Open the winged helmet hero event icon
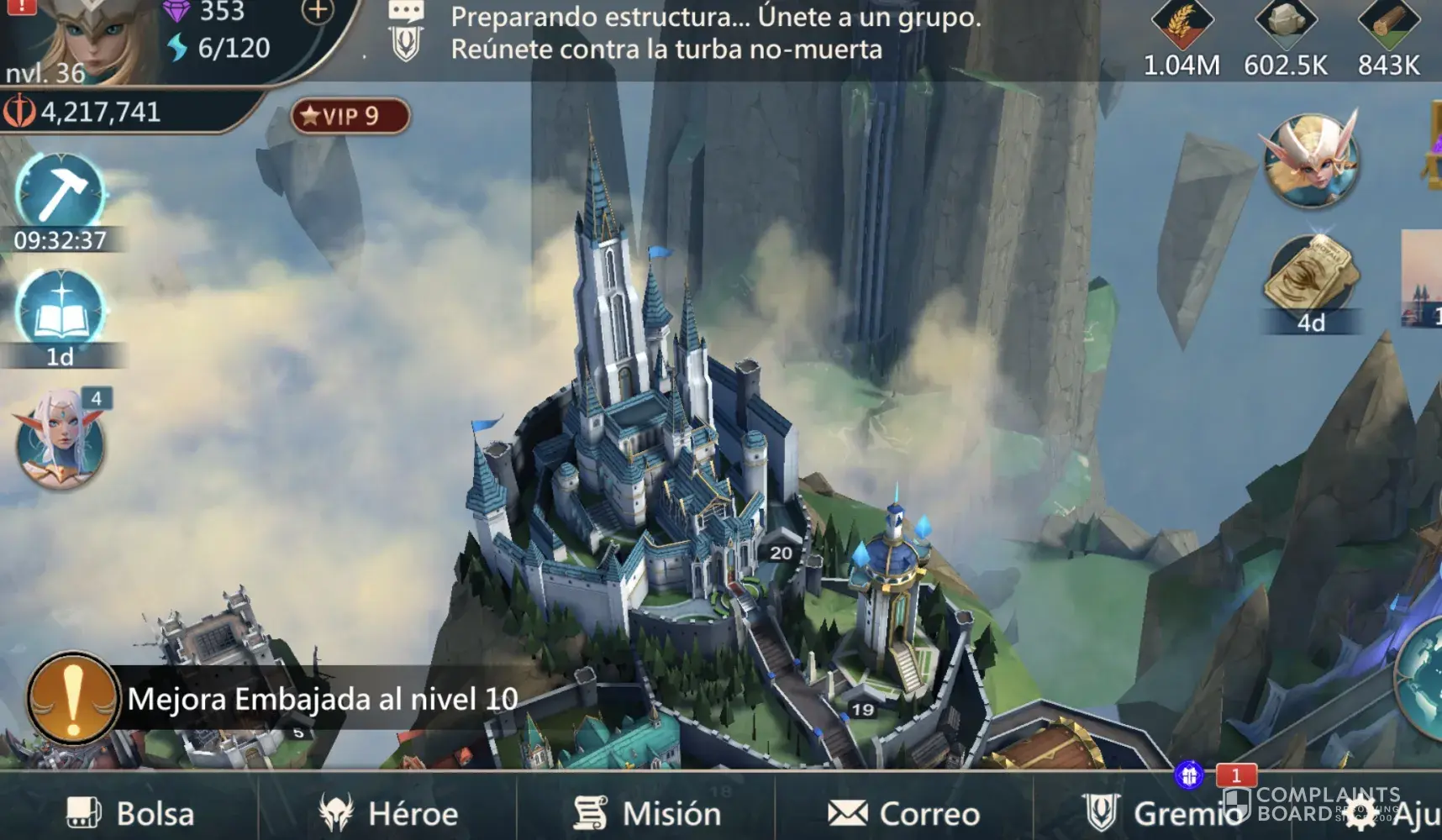 pyautogui.click(x=1311, y=160)
